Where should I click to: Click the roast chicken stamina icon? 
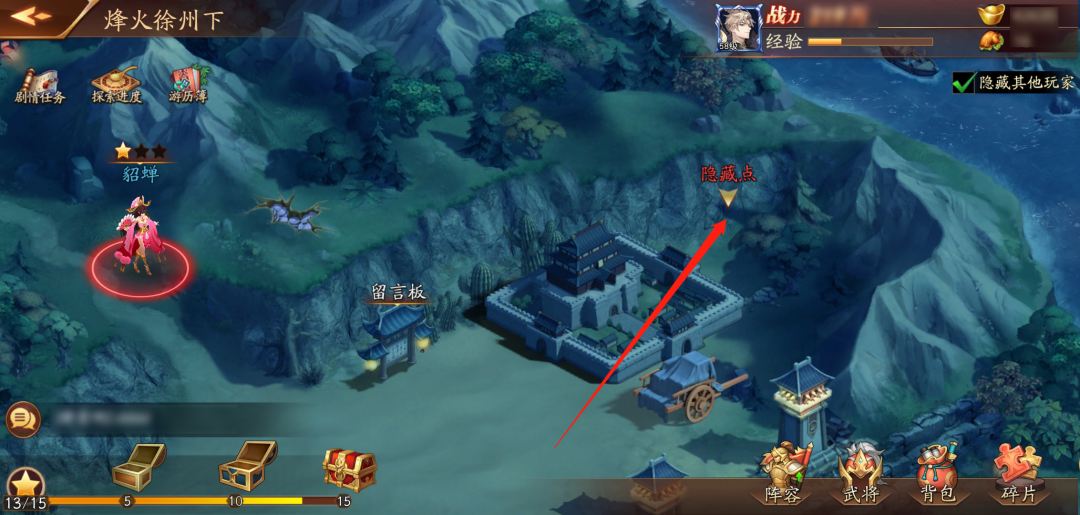[x=990, y=41]
